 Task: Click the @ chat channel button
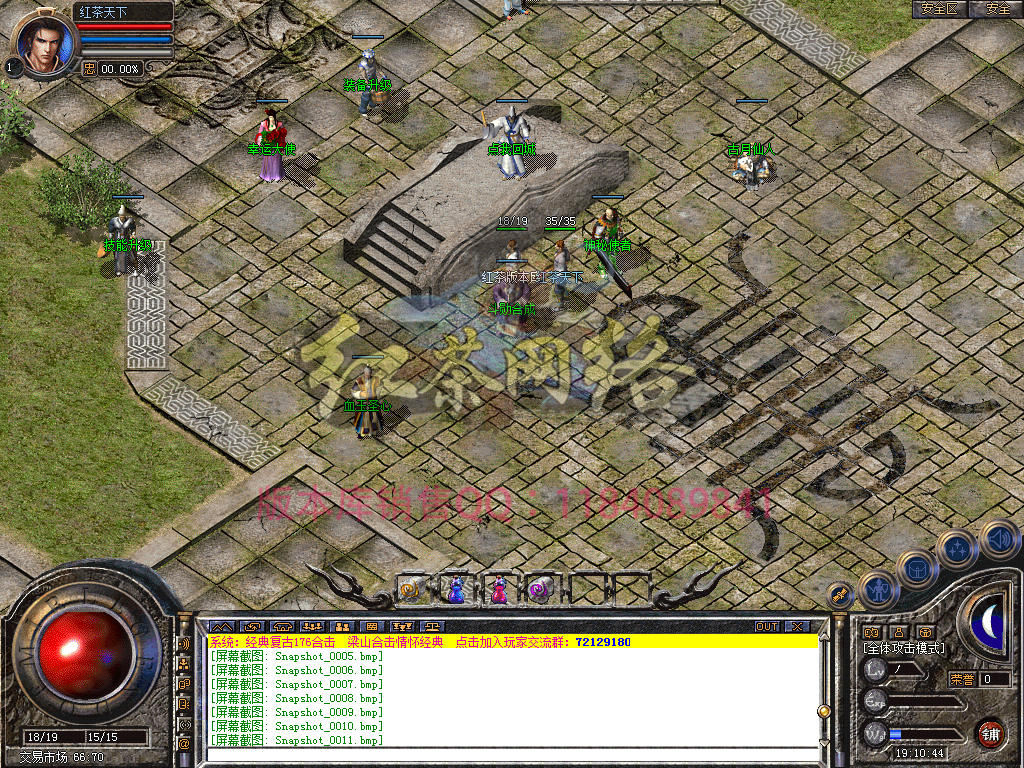tap(184, 743)
